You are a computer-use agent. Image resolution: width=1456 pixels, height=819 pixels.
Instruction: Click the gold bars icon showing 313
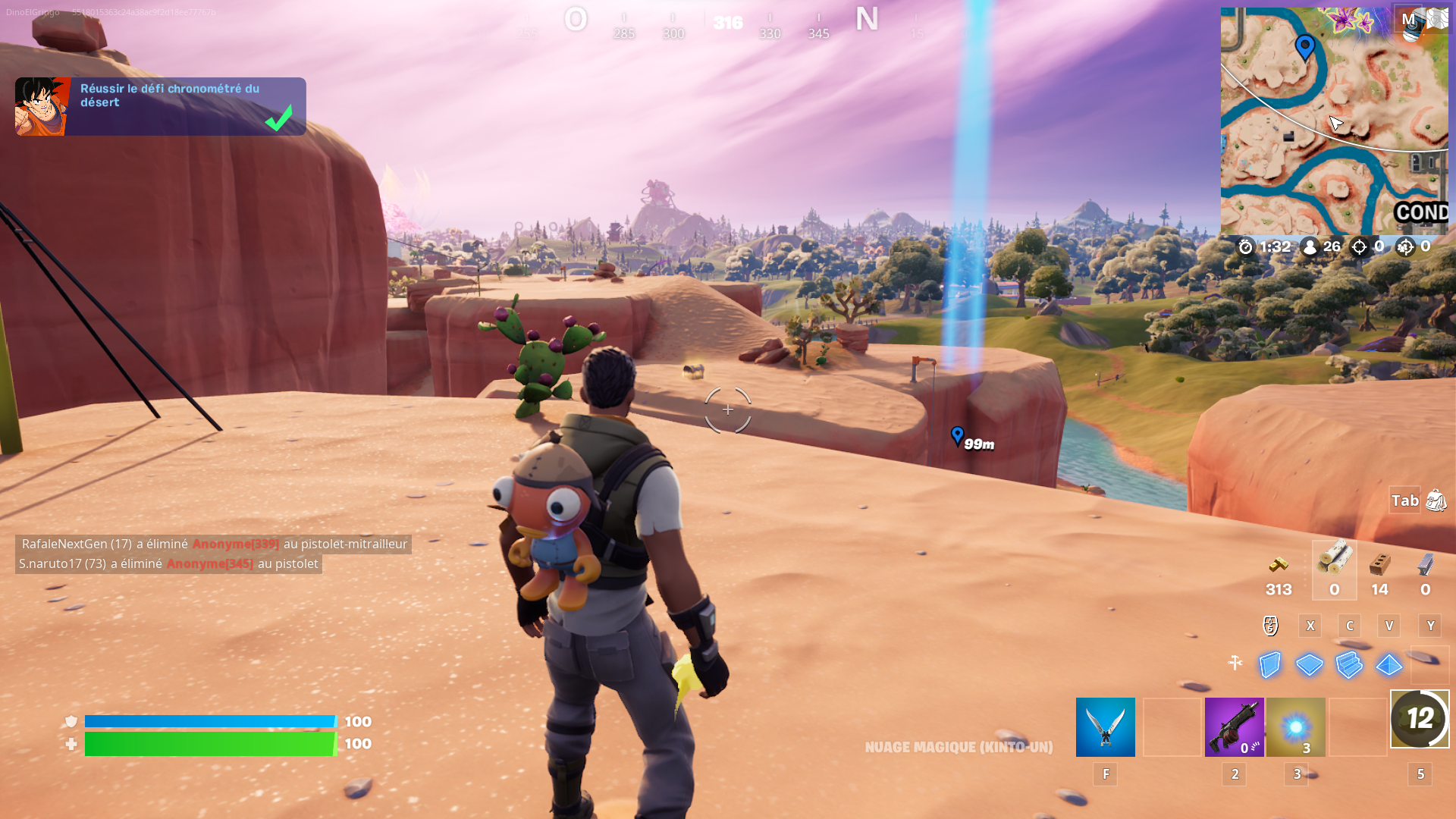(1279, 567)
